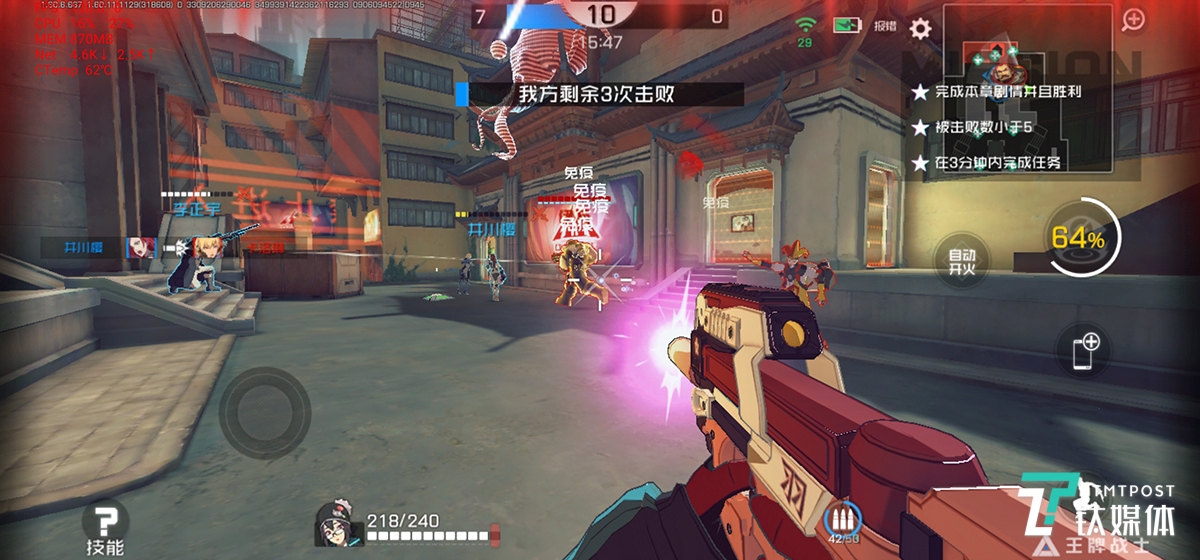Tap the 报错 error report button
The image size is (1200, 560).
click(x=884, y=27)
